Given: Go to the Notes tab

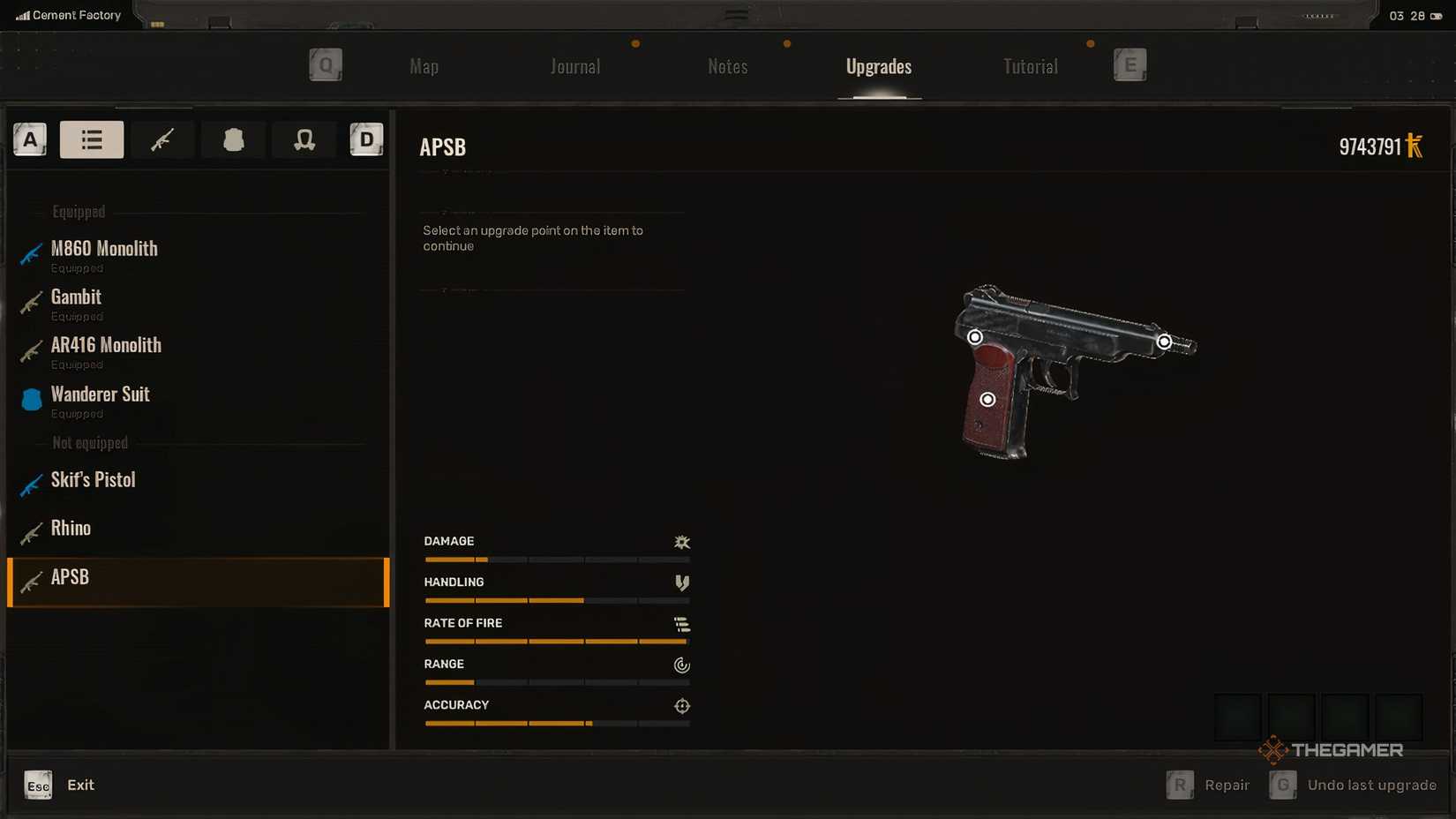Looking at the screenshot, I should (727, 67).
